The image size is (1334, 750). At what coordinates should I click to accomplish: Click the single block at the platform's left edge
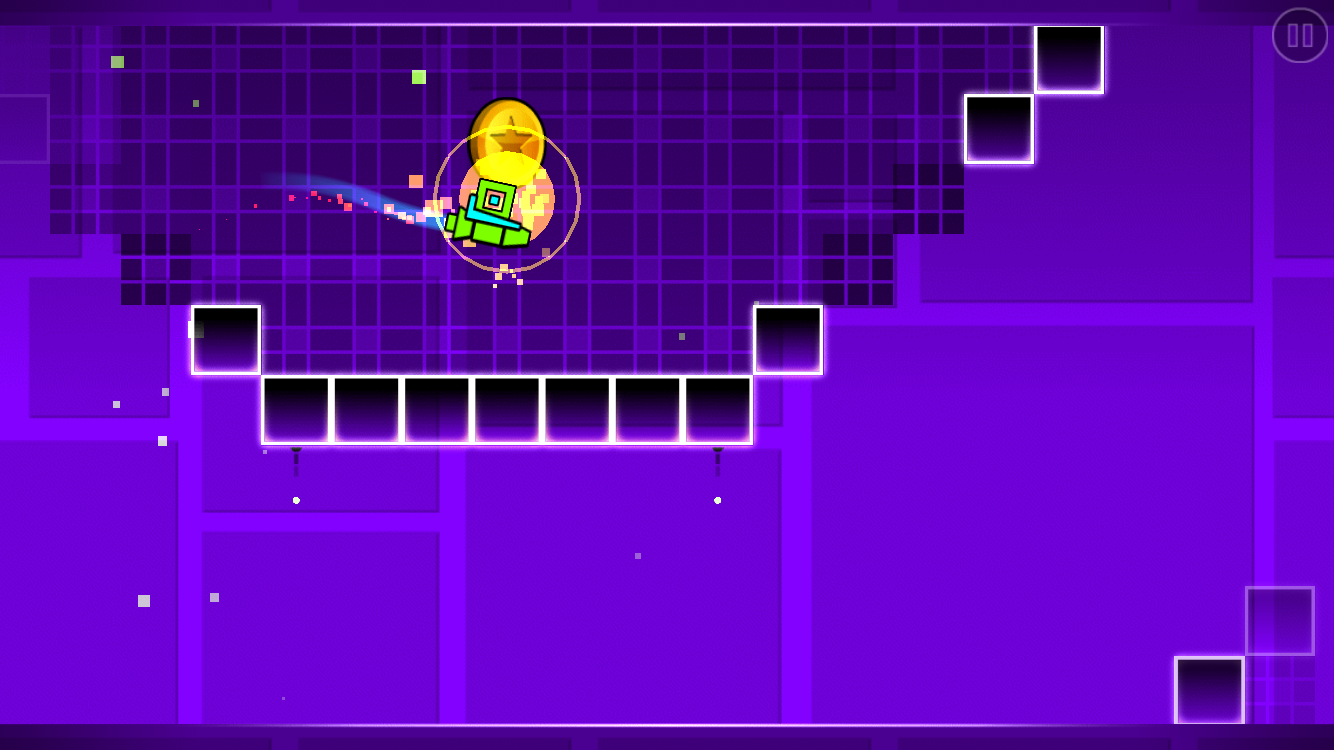point(225,338)
